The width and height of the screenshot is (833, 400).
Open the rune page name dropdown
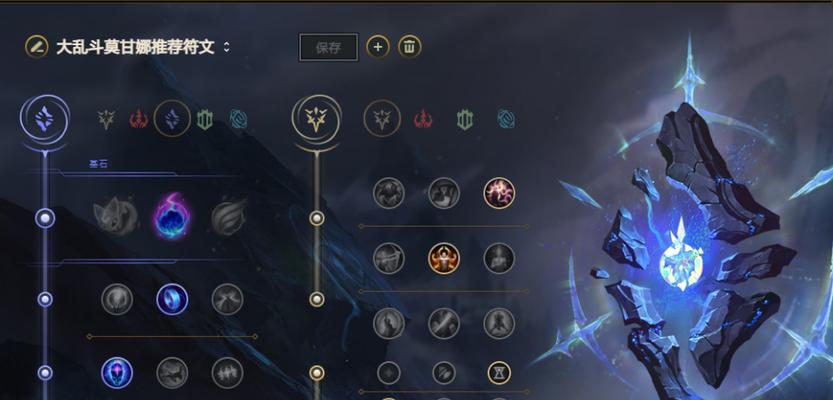227,47
